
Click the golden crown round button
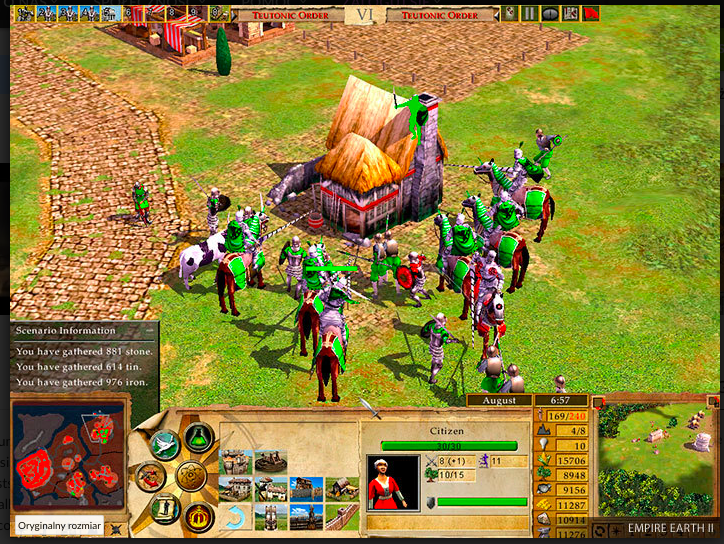tap(197, 517)
